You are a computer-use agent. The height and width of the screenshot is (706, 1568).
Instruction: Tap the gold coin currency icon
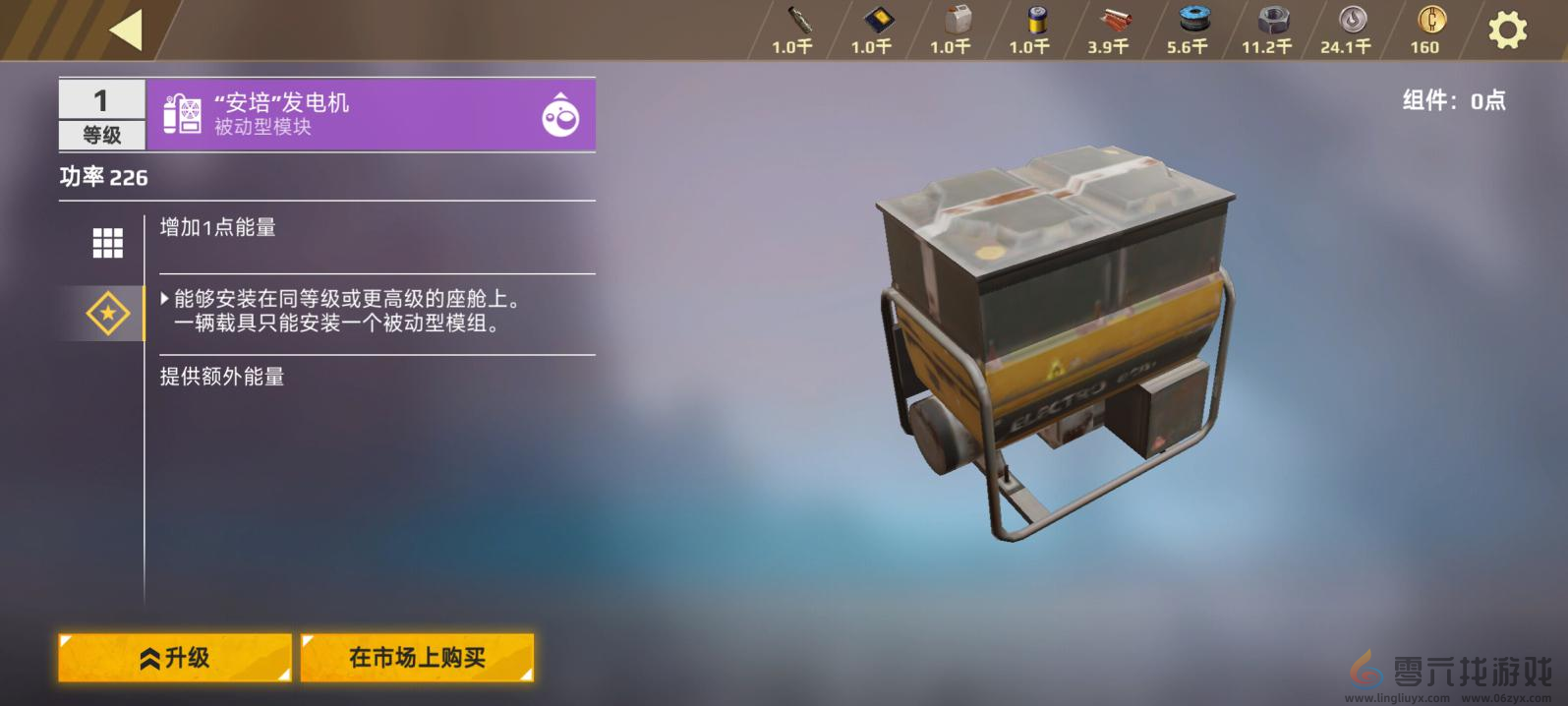tap(1430, 20)
